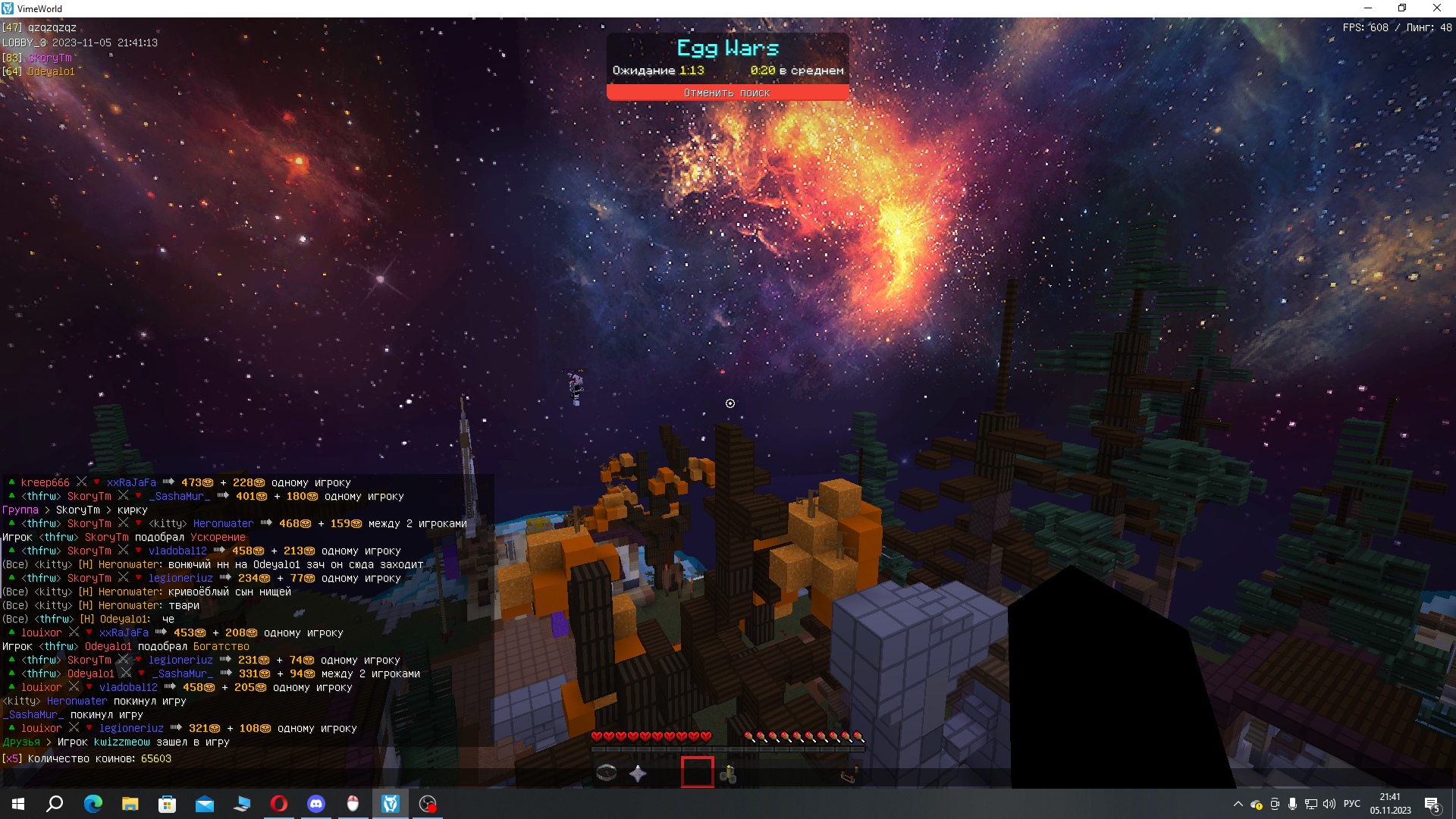Click player Odeyalo1 in the party list

(x=52, y=72)
